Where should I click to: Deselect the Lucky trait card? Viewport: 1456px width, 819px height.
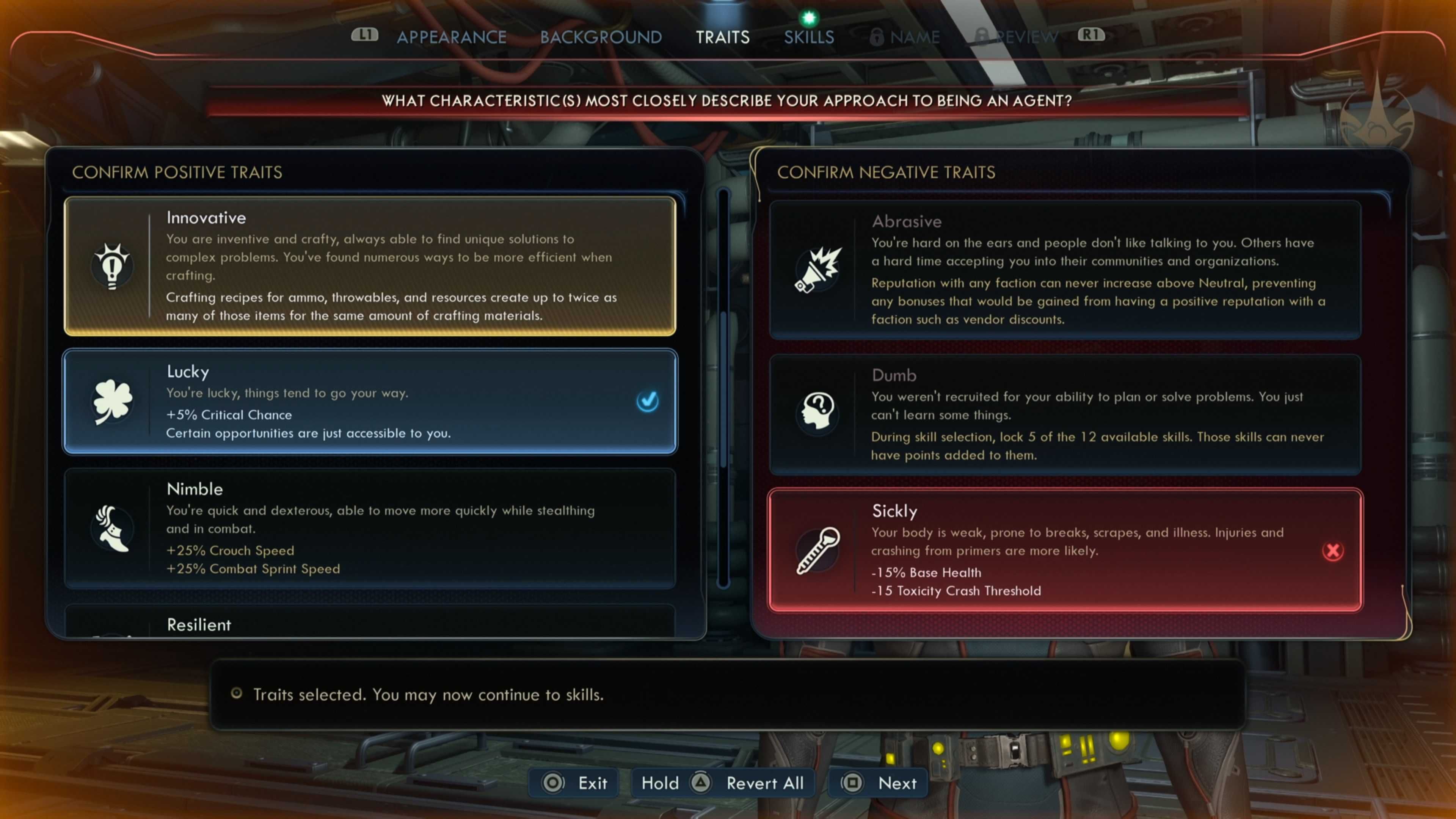click(x=370, y=401)
